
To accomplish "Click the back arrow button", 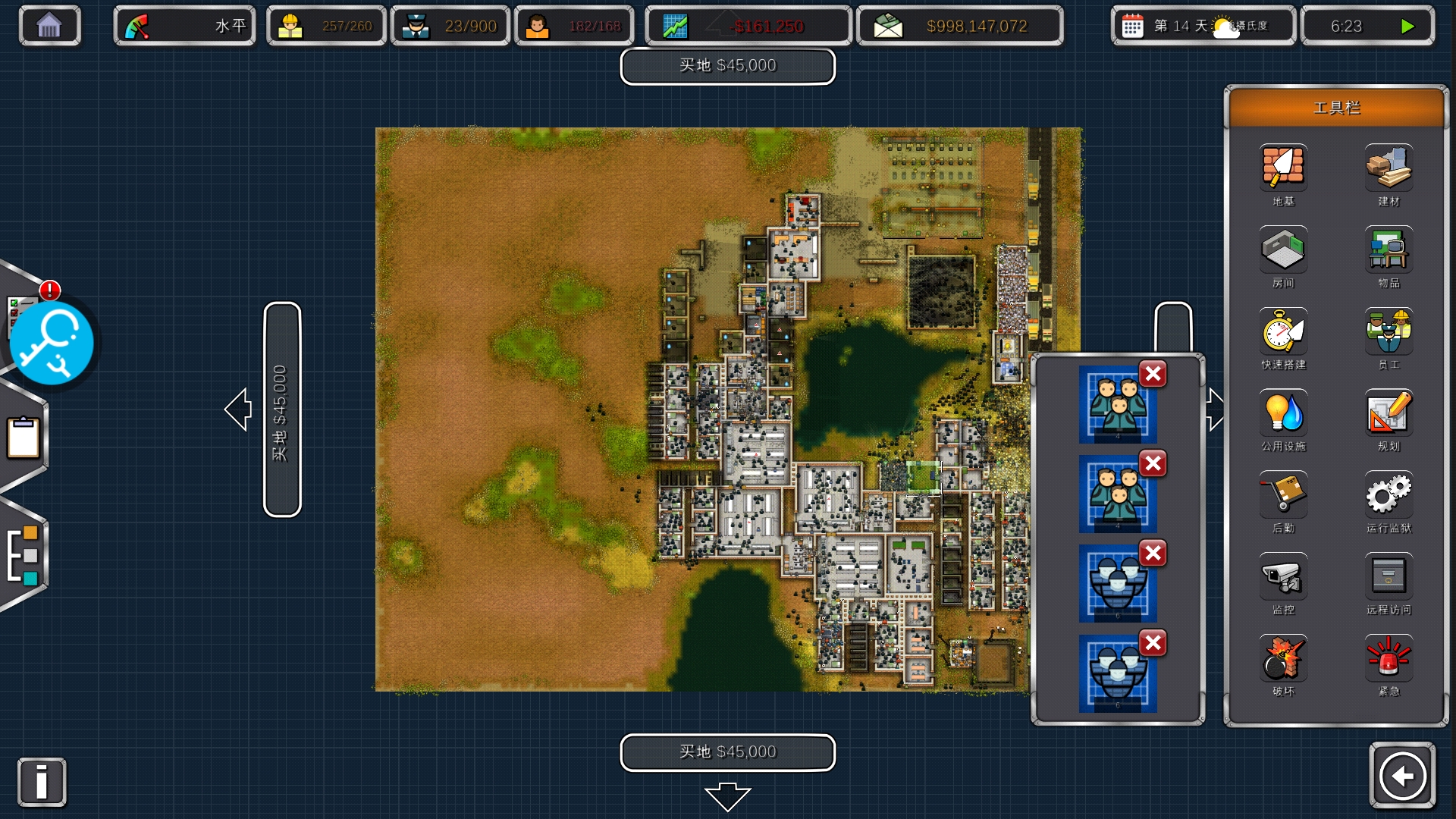I will coord(1402,776).
